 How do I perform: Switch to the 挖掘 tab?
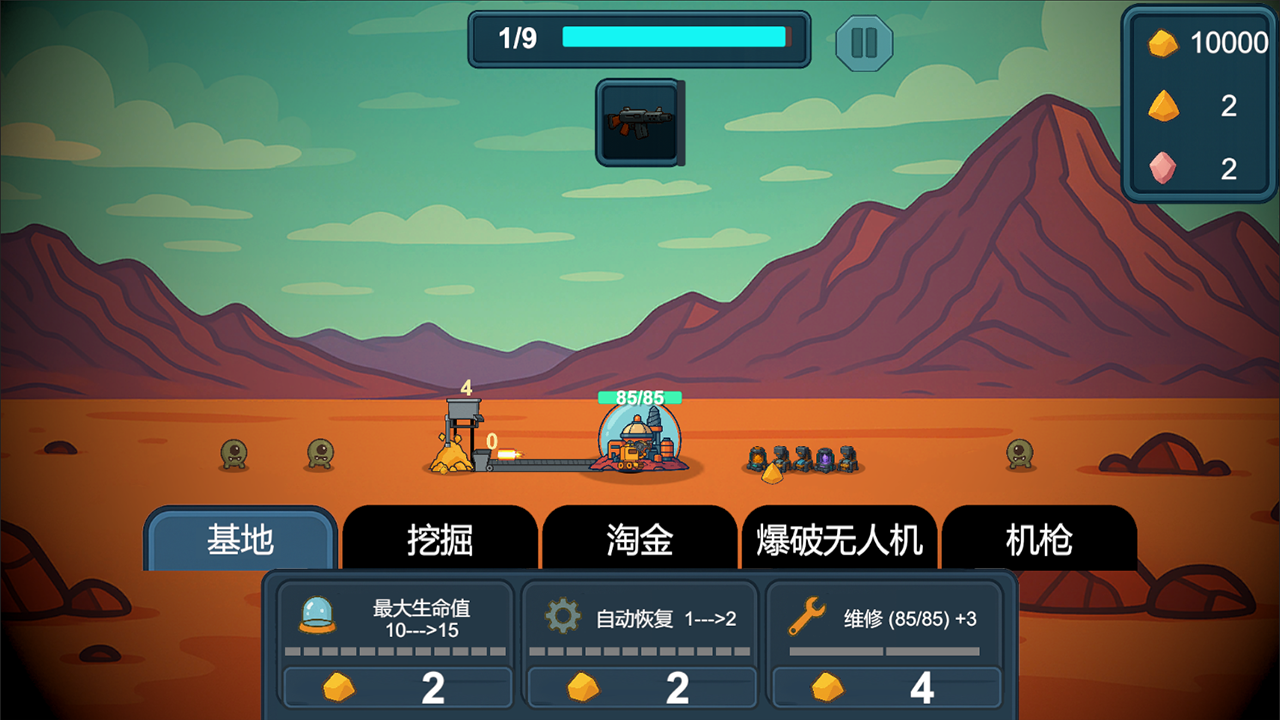(441, 539)
